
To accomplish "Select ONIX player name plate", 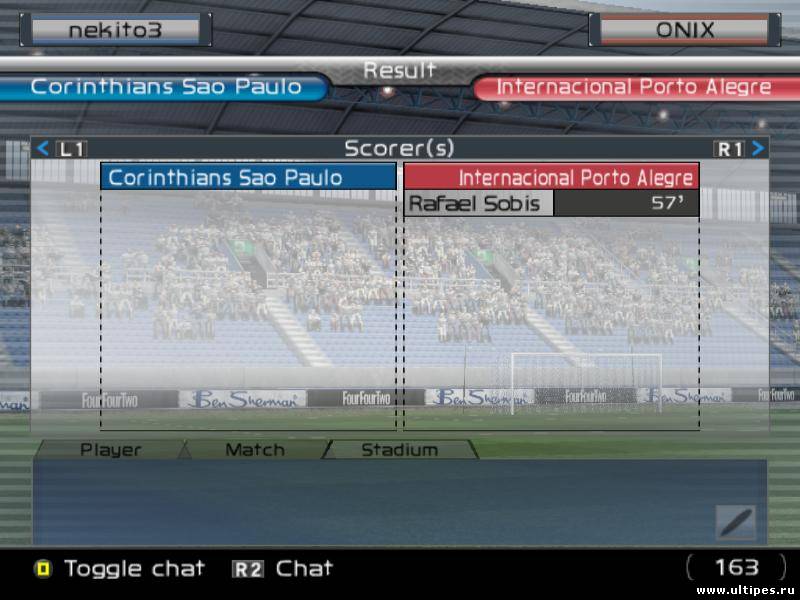I will [x=685, y=30].
